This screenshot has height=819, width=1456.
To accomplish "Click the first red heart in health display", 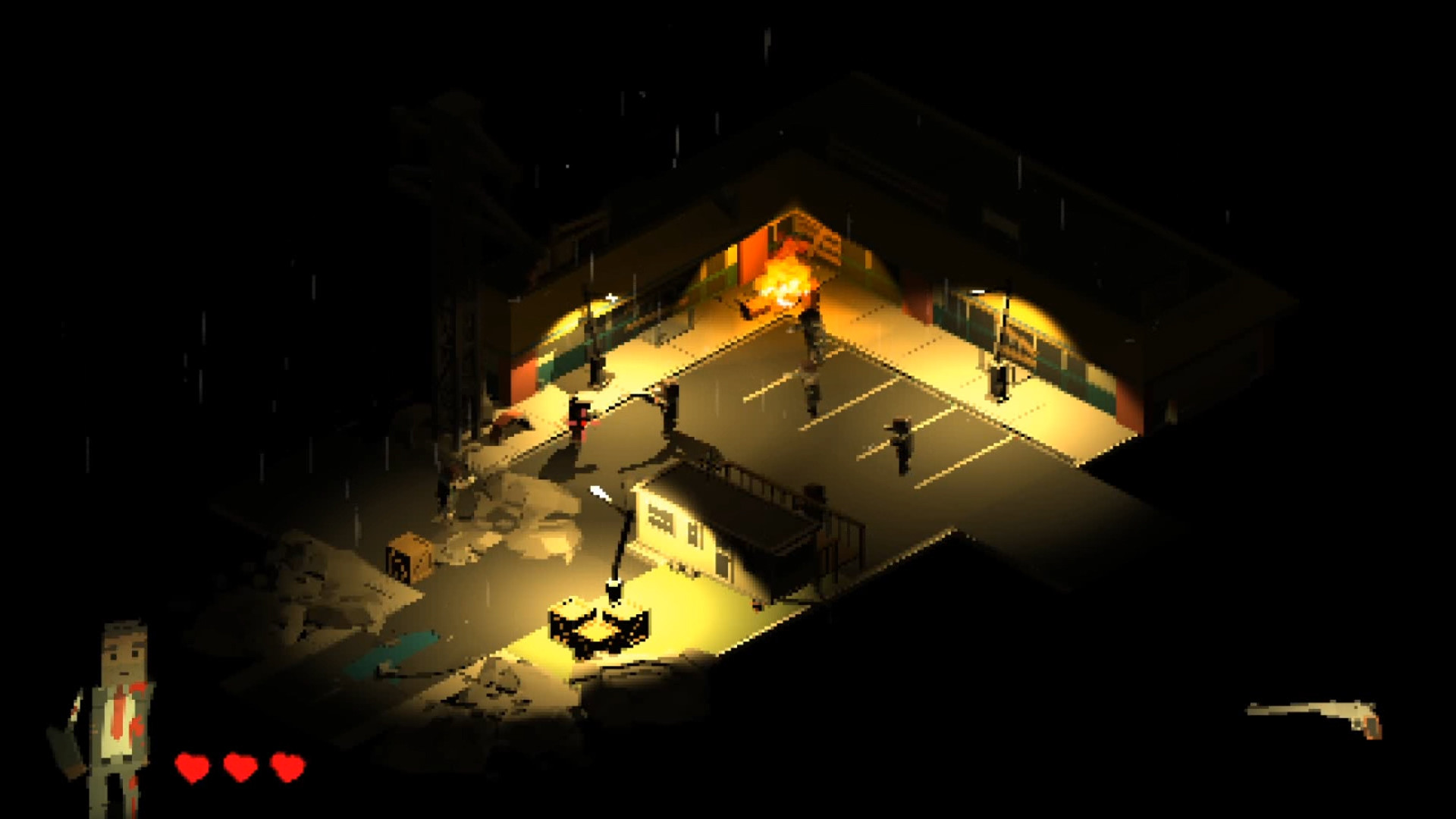I will click(x=193, y=766).
